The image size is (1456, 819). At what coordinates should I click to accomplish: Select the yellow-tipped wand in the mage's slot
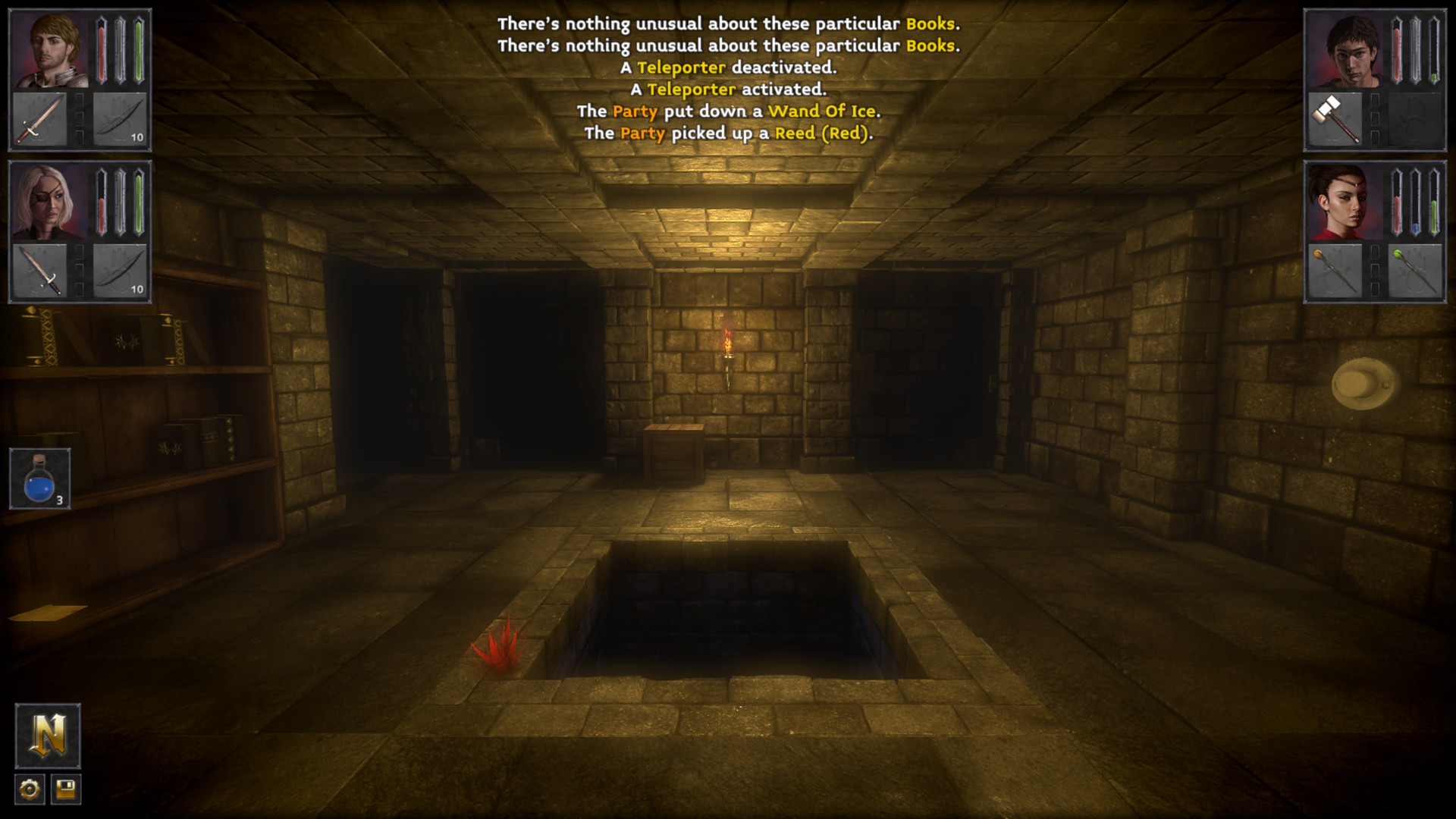pos(1336,270)
